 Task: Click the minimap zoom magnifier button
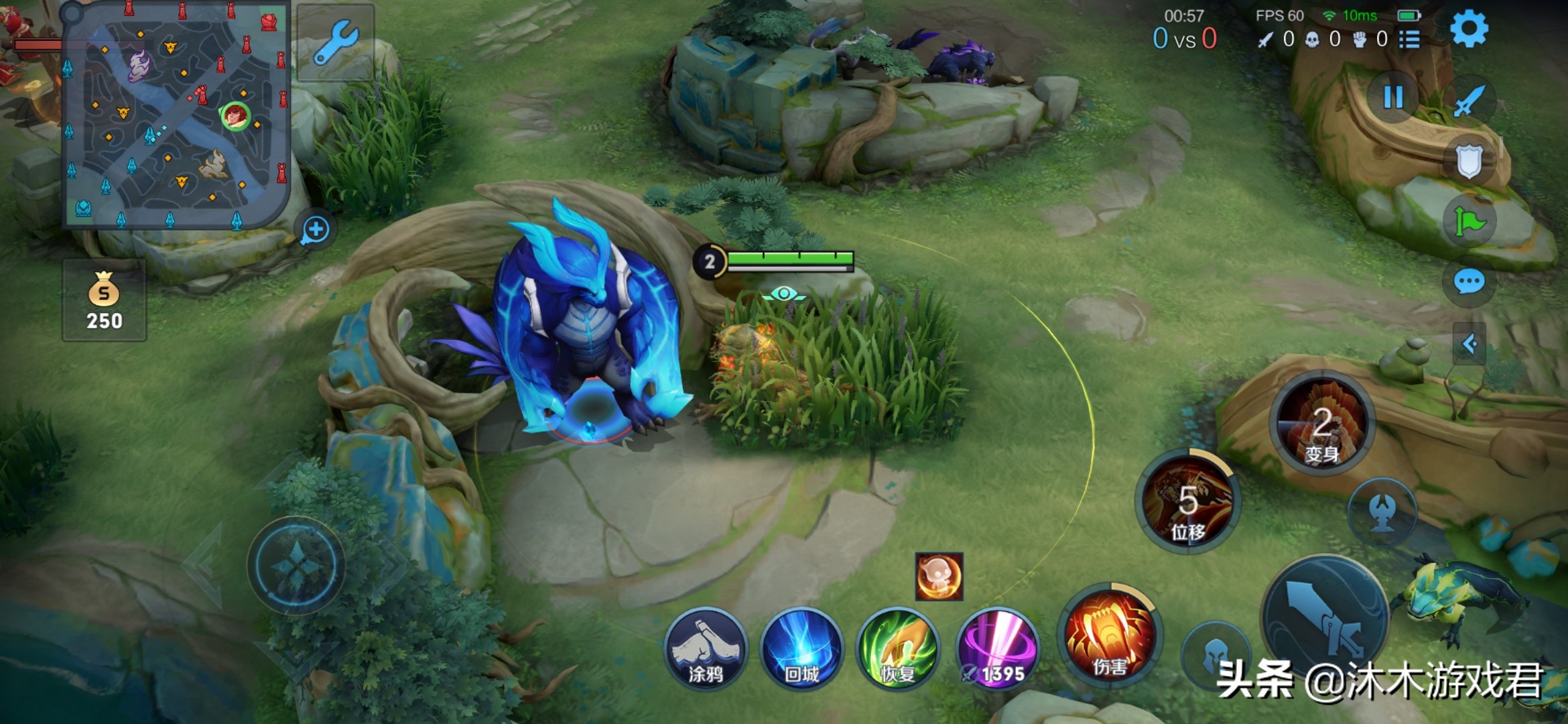pyautogui.click(x=315, y=230)
